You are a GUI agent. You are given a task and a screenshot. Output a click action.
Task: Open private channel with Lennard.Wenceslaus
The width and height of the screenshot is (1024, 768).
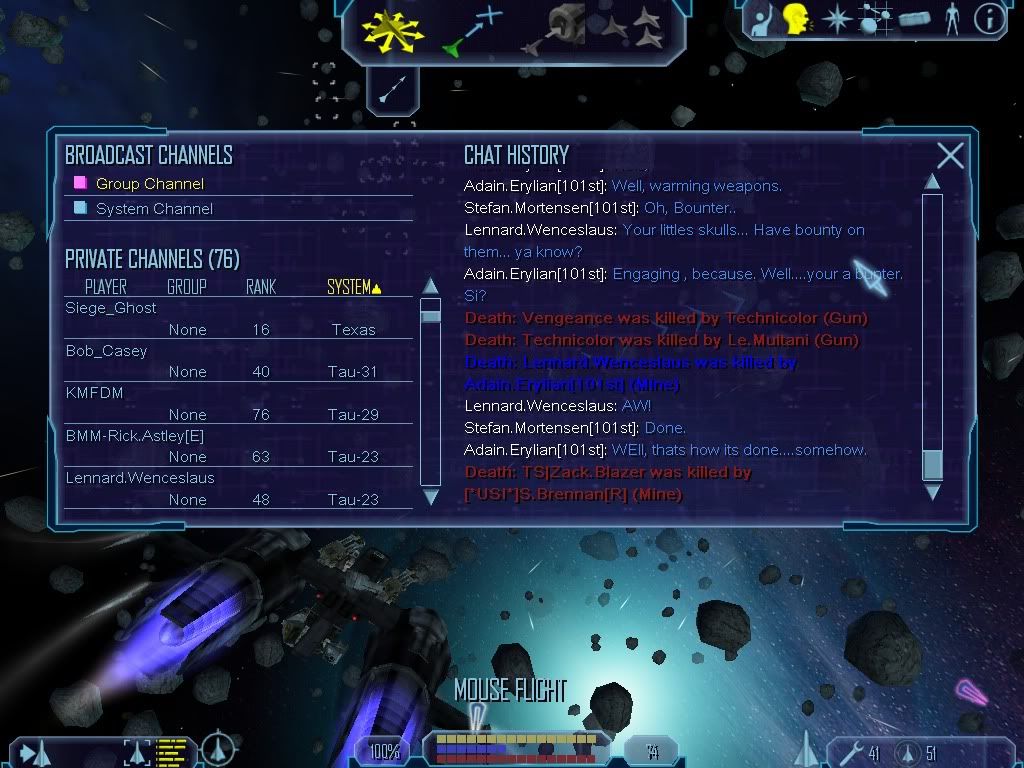tap(140, 478)
